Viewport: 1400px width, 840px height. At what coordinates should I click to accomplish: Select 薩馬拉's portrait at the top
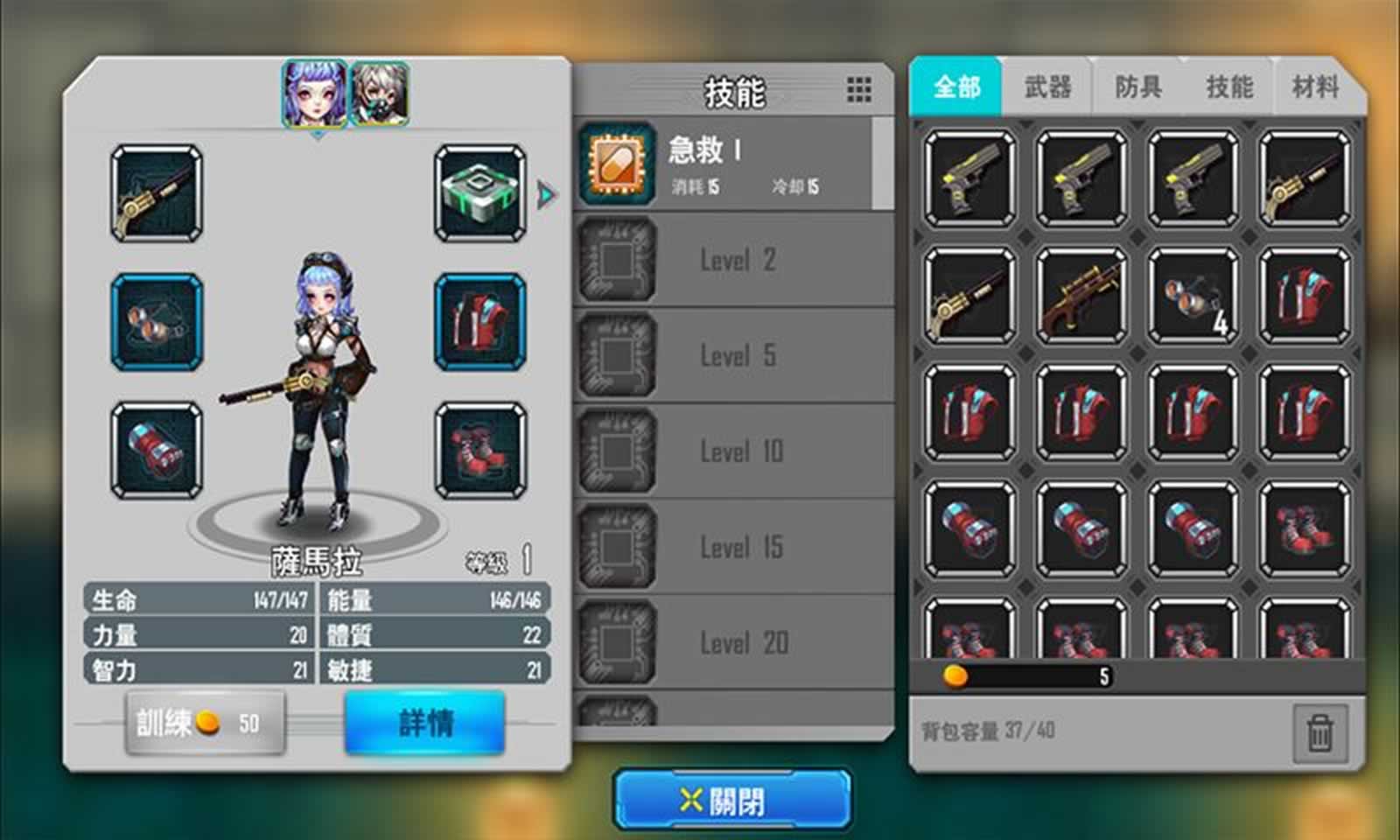point(313,90)
